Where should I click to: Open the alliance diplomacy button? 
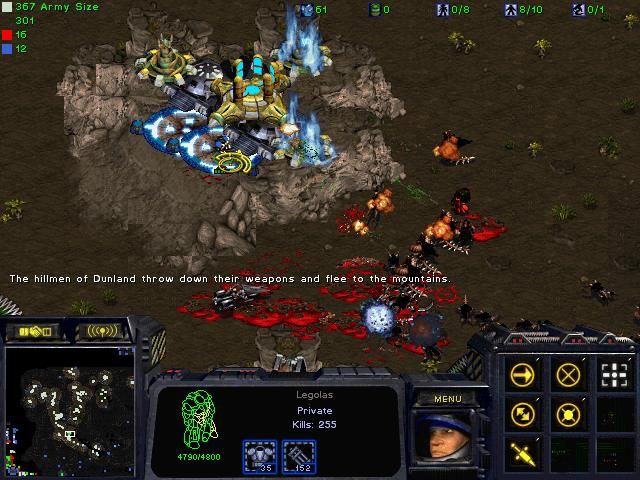[x=30, y=331]
